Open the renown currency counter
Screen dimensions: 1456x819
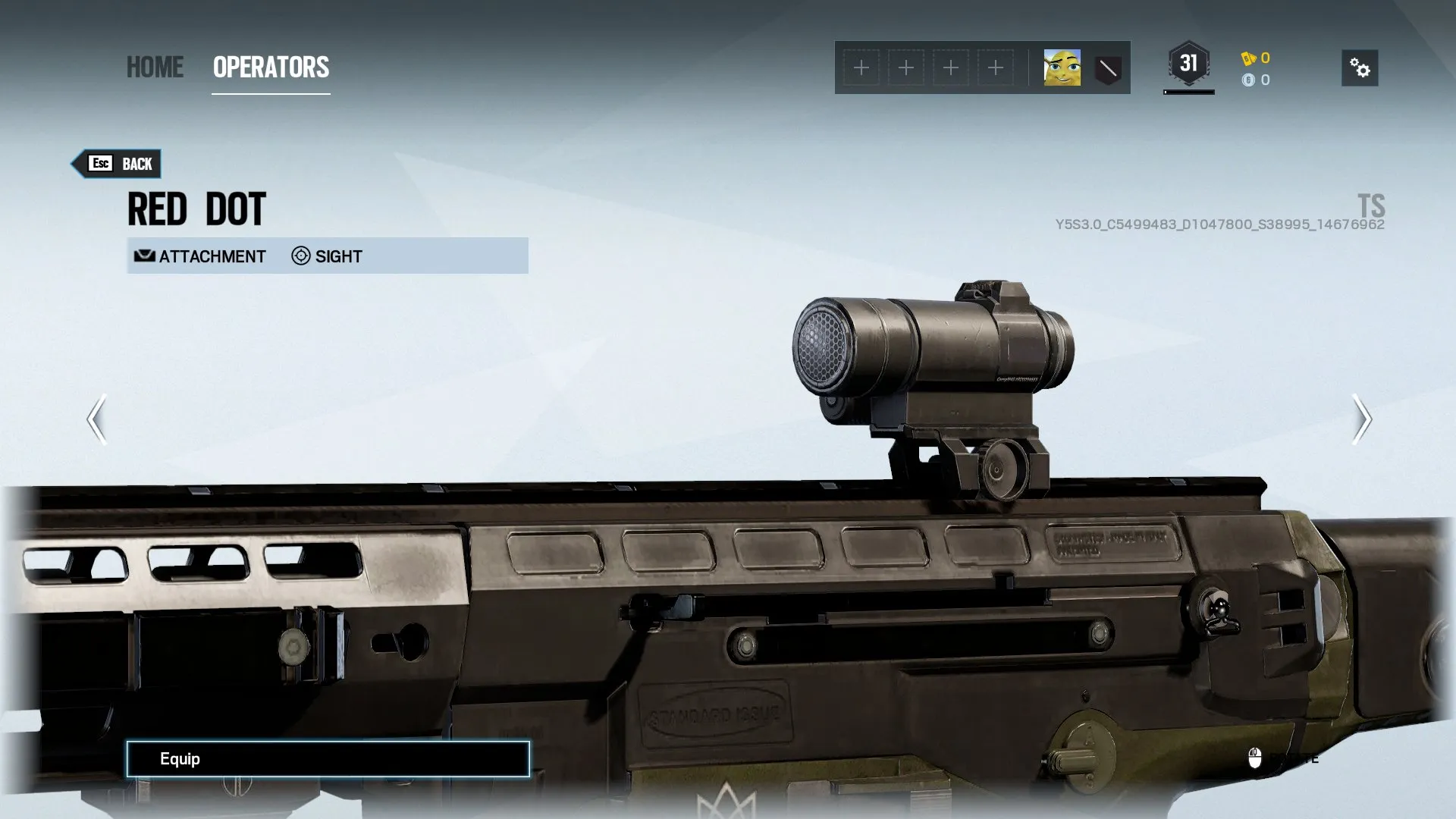(x=1256, y=58)
